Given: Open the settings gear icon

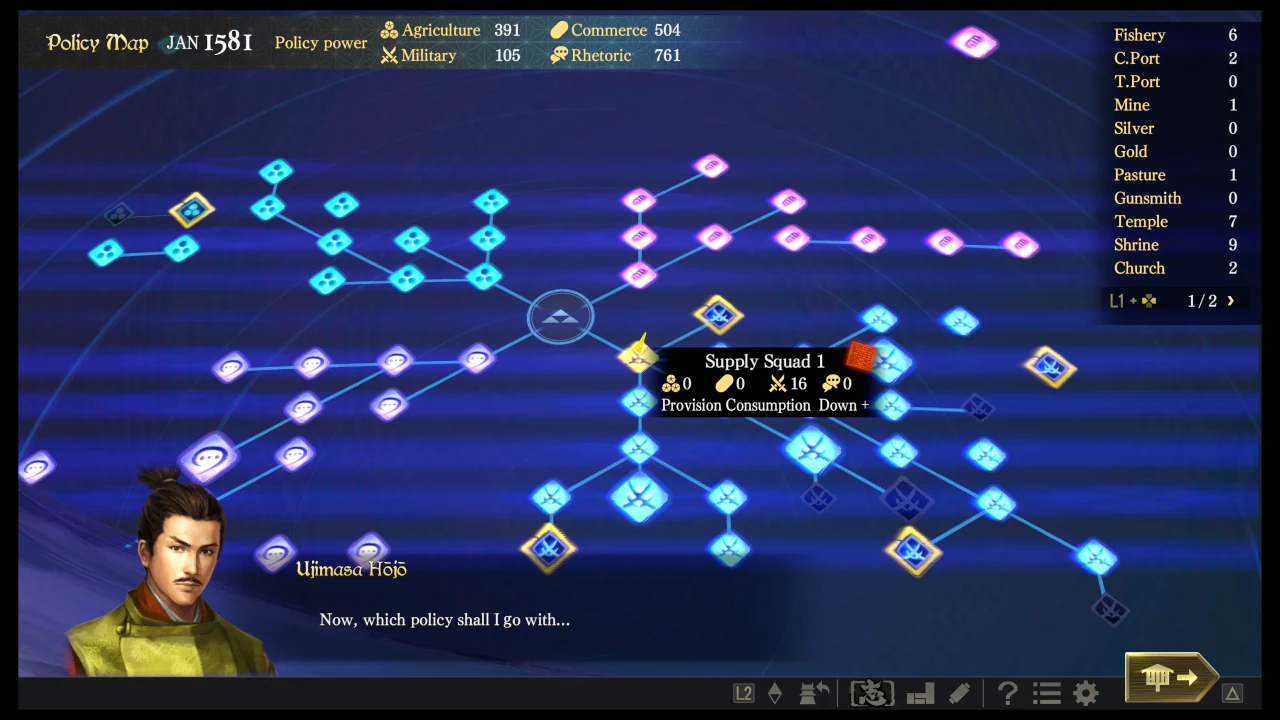Looking at the screenshot, I should [1085, 692].
